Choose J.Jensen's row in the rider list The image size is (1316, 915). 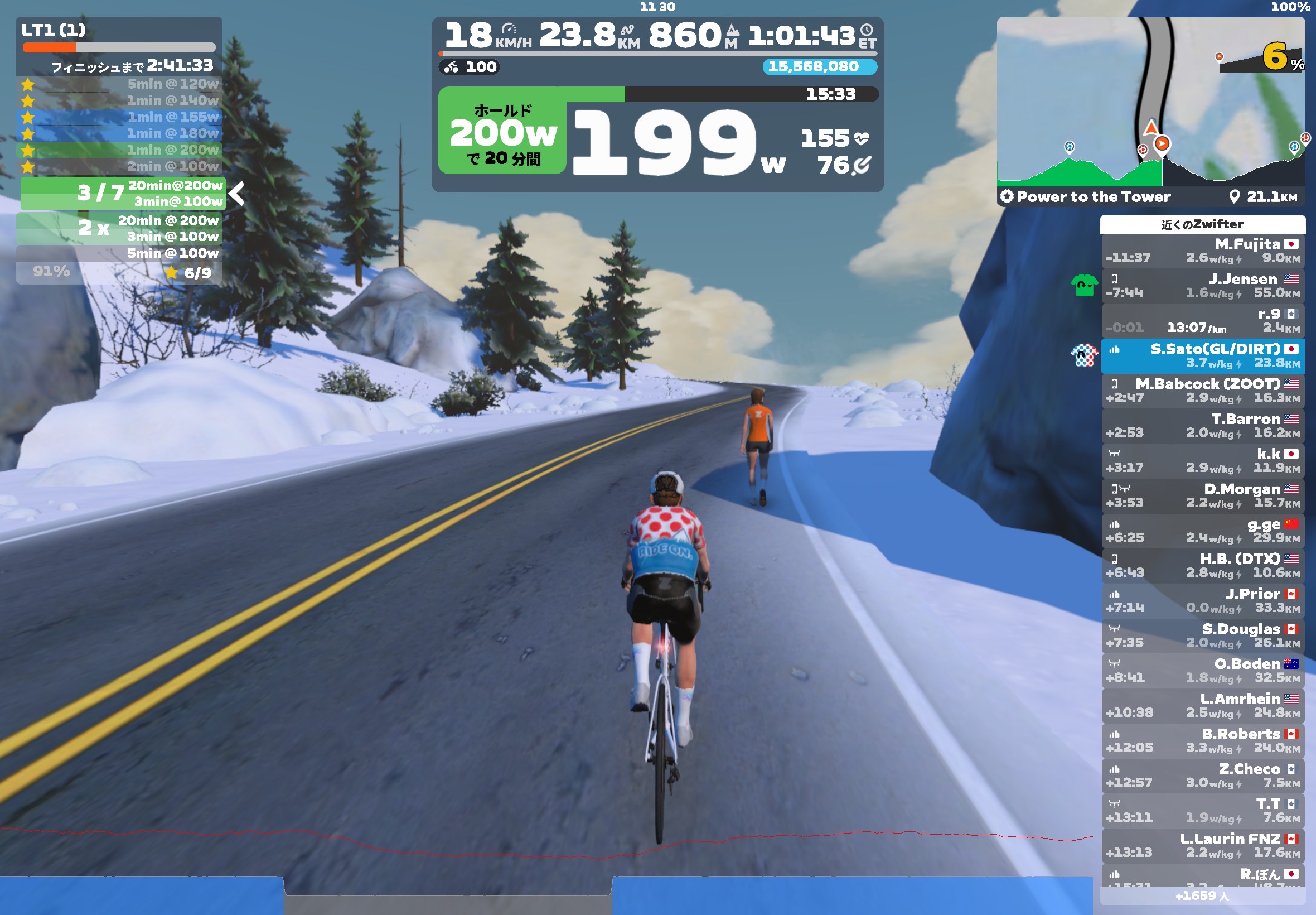click(x=1202, y=286)
